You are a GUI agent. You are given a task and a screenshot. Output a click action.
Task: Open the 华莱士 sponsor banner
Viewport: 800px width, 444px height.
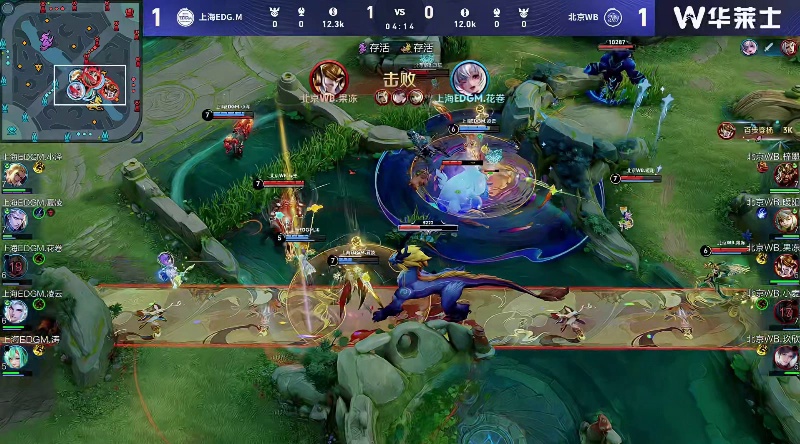[x=727, y=17]
